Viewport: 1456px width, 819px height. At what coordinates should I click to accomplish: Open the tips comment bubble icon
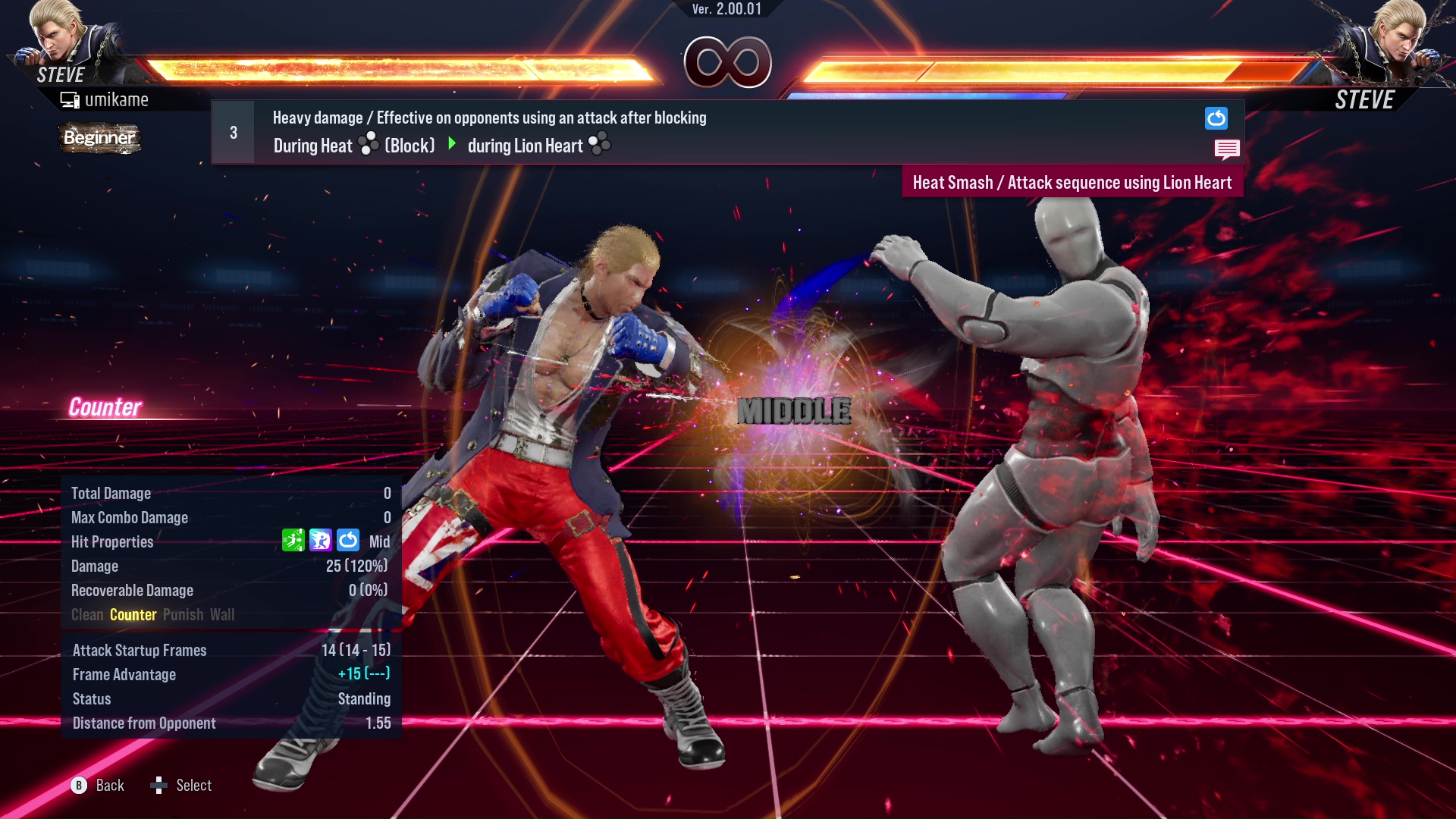pyautogui.click(x=1227, y=149)
